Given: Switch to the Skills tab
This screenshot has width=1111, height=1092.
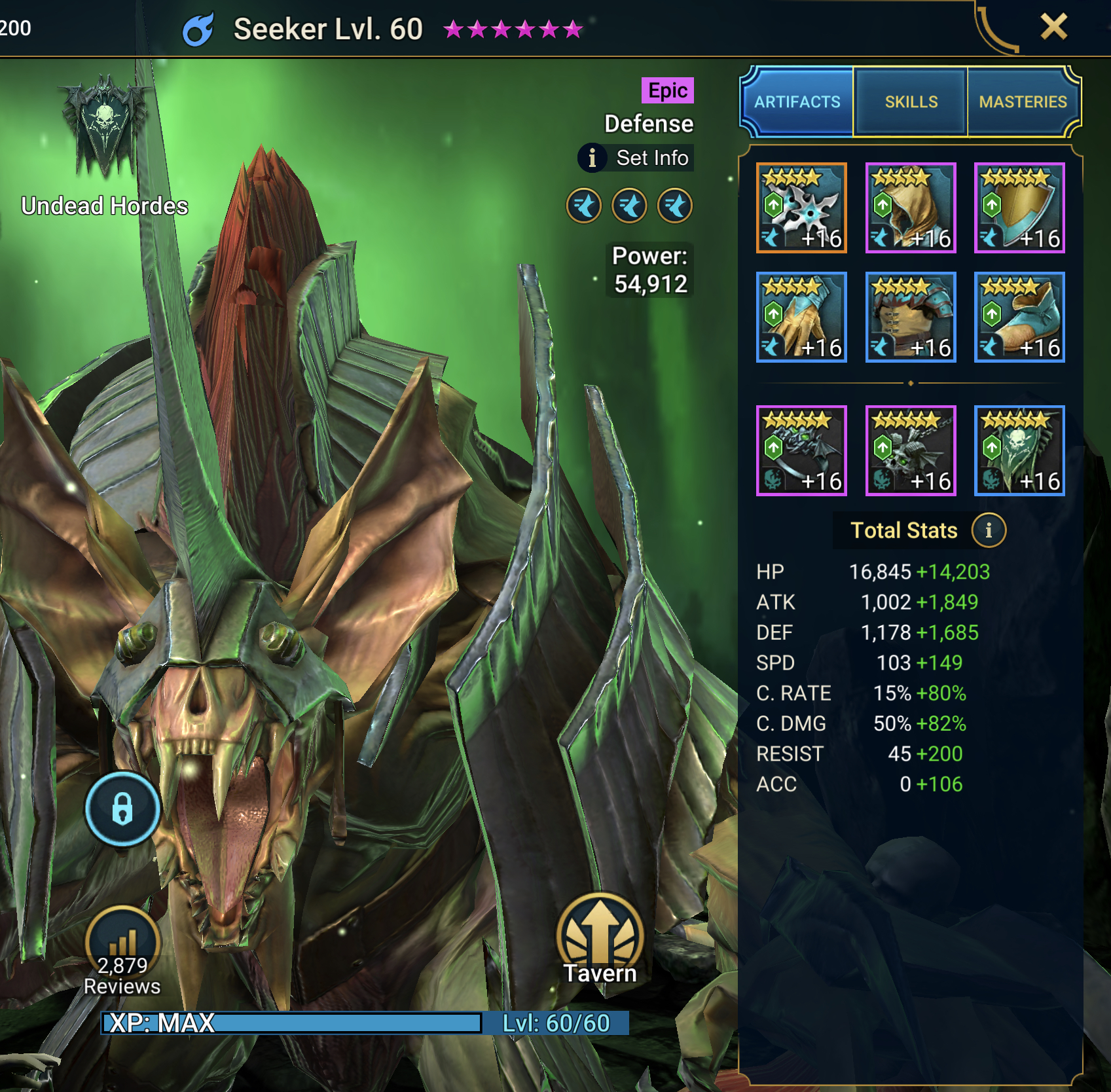Looking at the screenshot, I should click(911, 102).
